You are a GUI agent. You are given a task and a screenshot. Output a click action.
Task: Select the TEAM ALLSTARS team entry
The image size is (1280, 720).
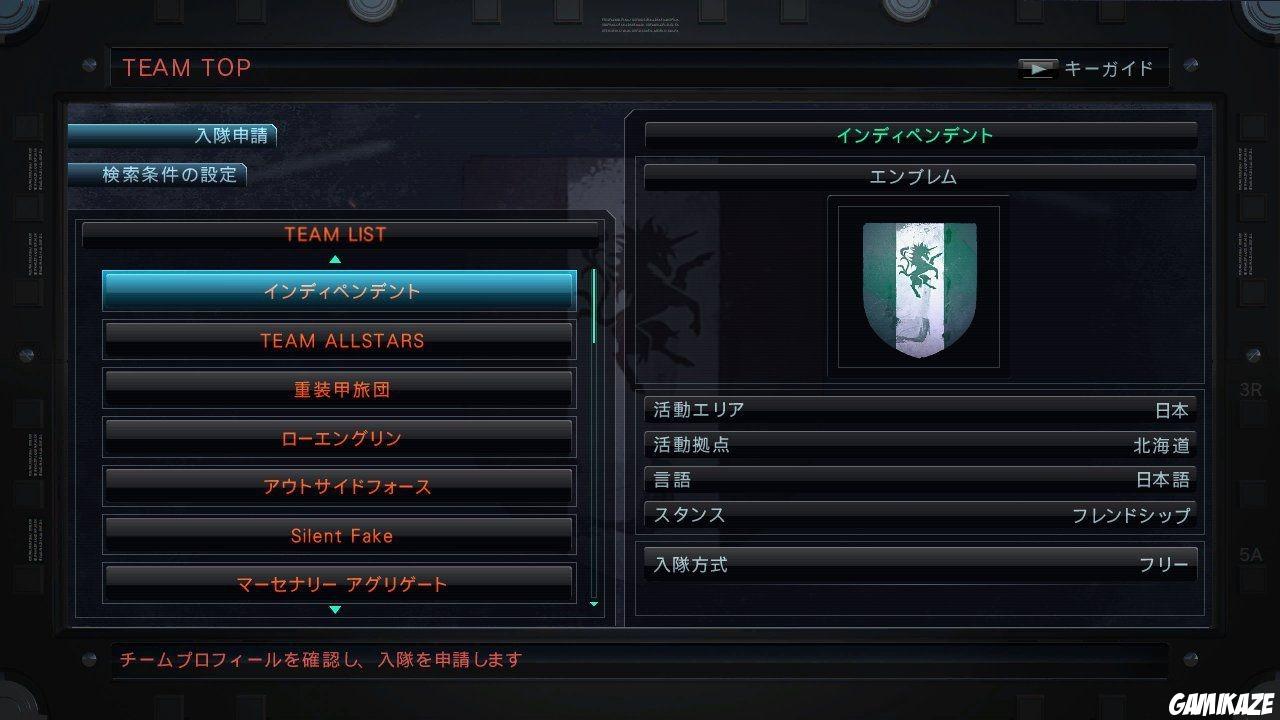(338, 340)
